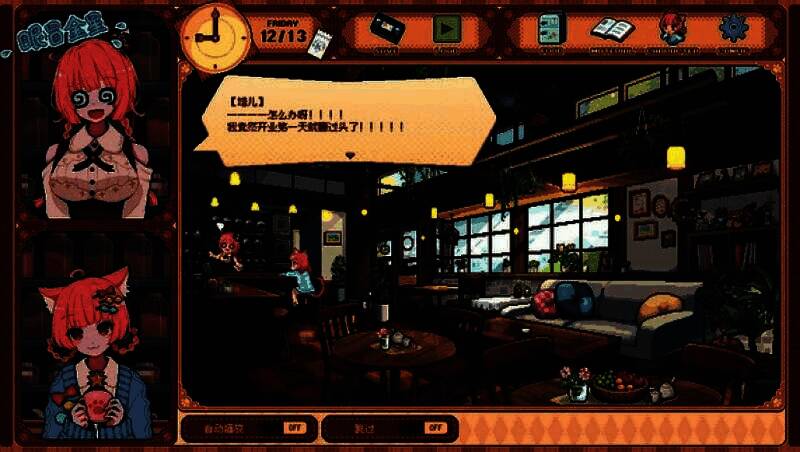Toggle the 自动播放 auto-play switch
The height and width of the screenshot is (452, 800).
pyautogui.click(x=293, y=427)
